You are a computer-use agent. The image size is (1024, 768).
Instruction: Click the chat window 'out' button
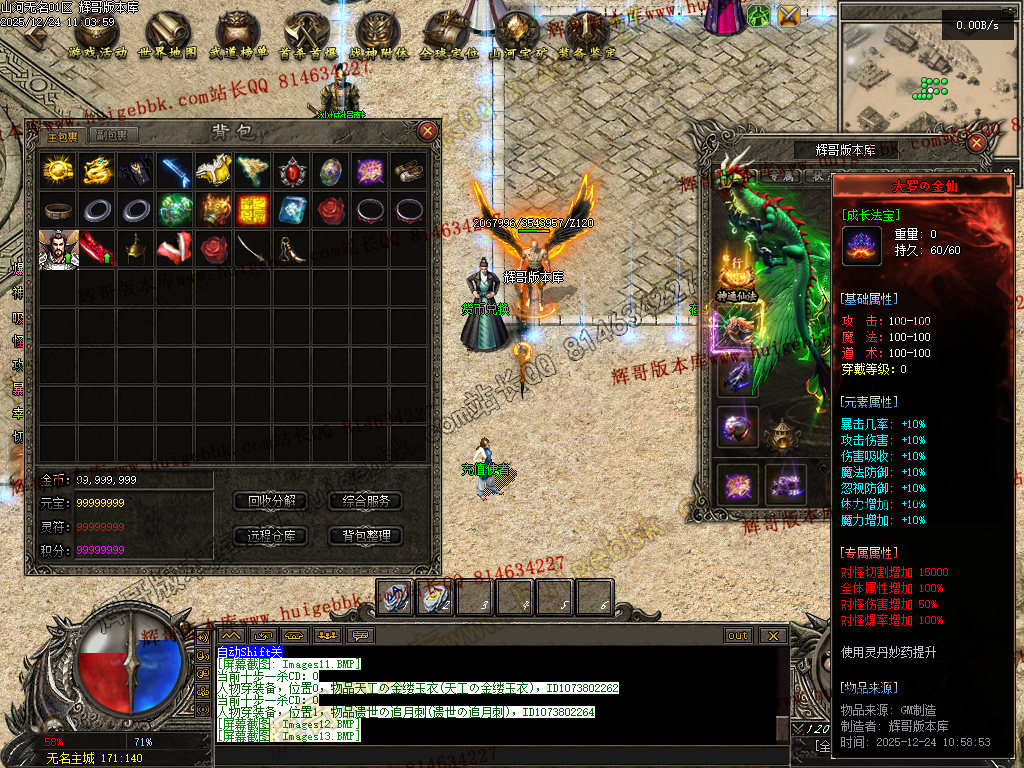pos(738,635)
